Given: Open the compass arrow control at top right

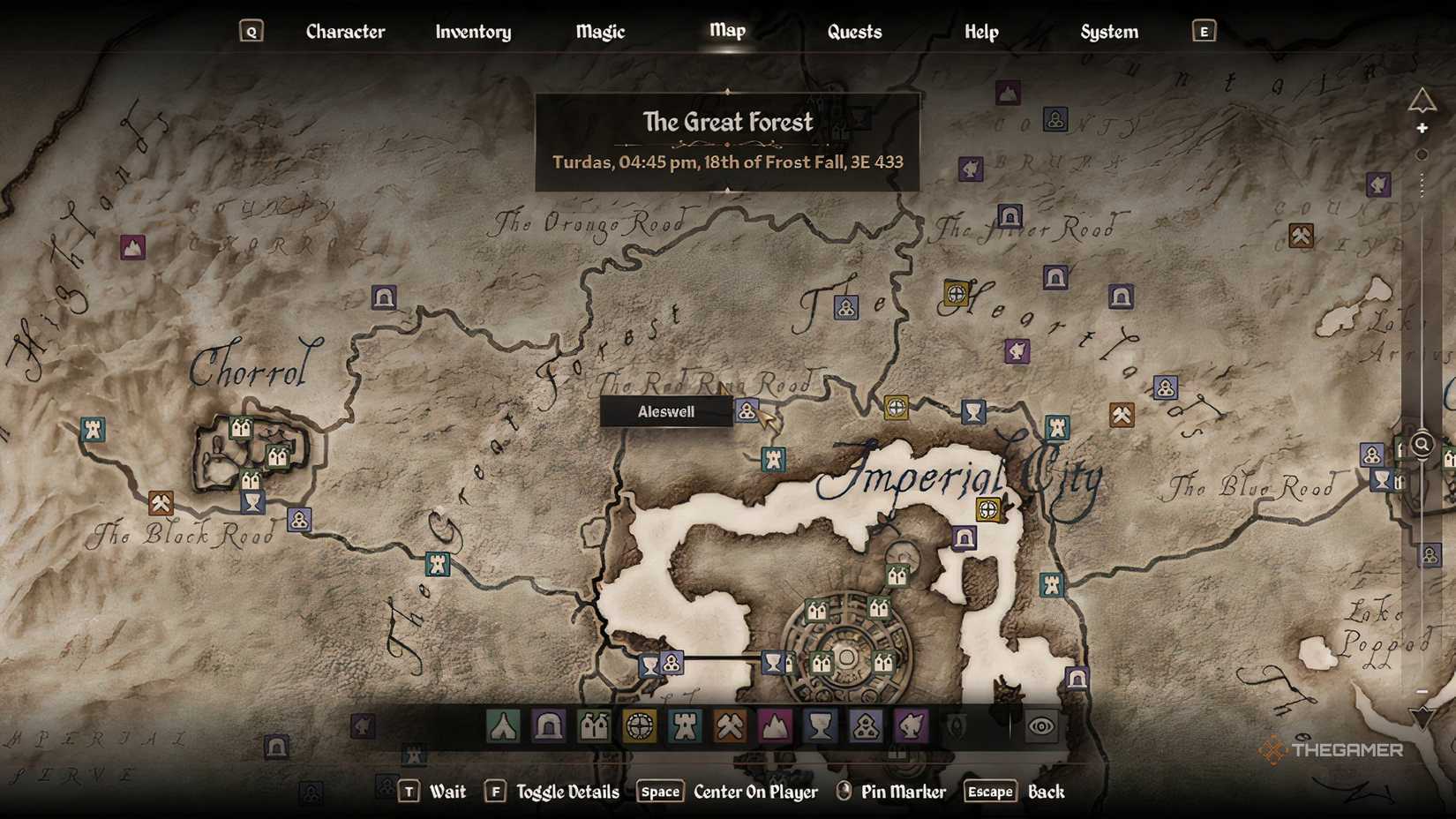Looking at the screenshot, I should [1422, 97].
